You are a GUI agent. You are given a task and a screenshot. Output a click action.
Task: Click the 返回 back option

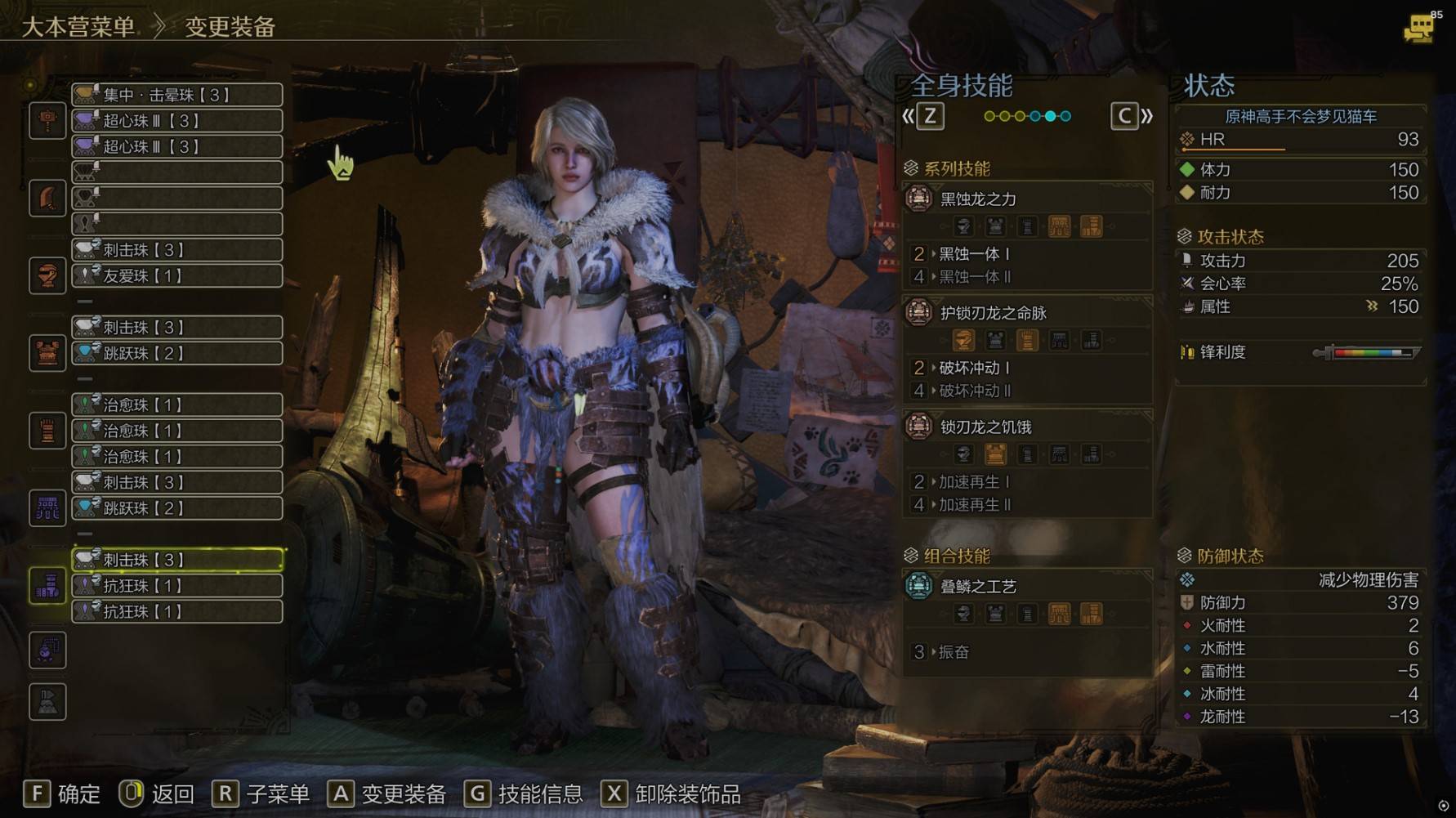[156, 793]
